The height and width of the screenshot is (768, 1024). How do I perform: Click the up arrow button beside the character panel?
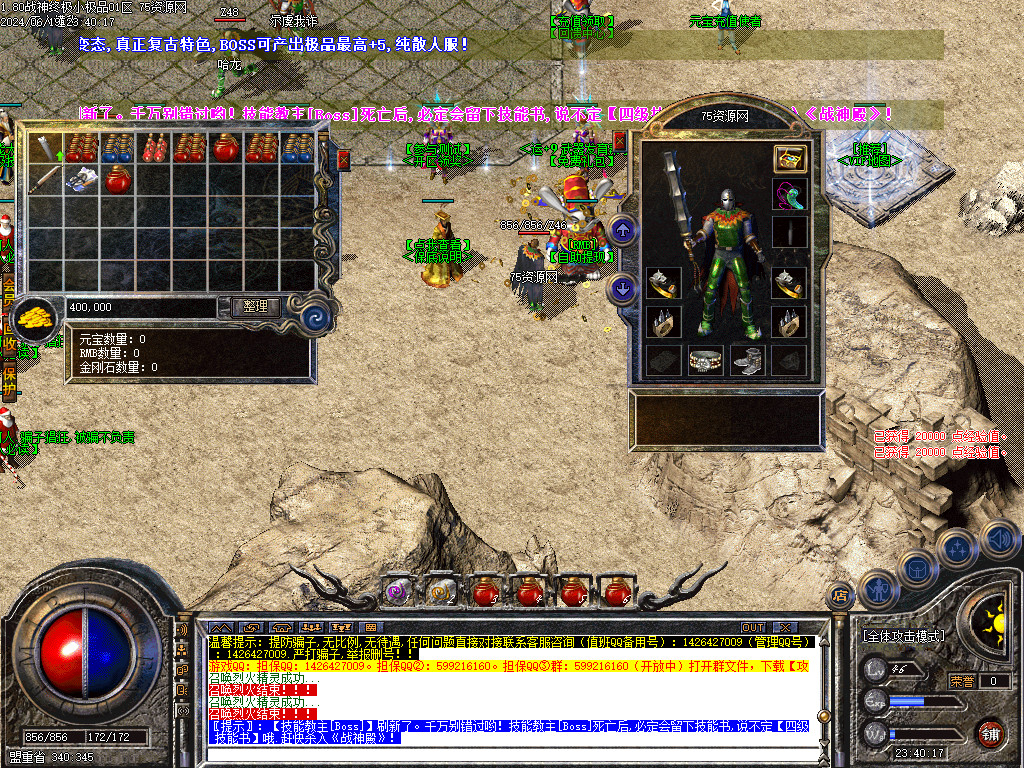pyautogui.click(x=623, y=232)
